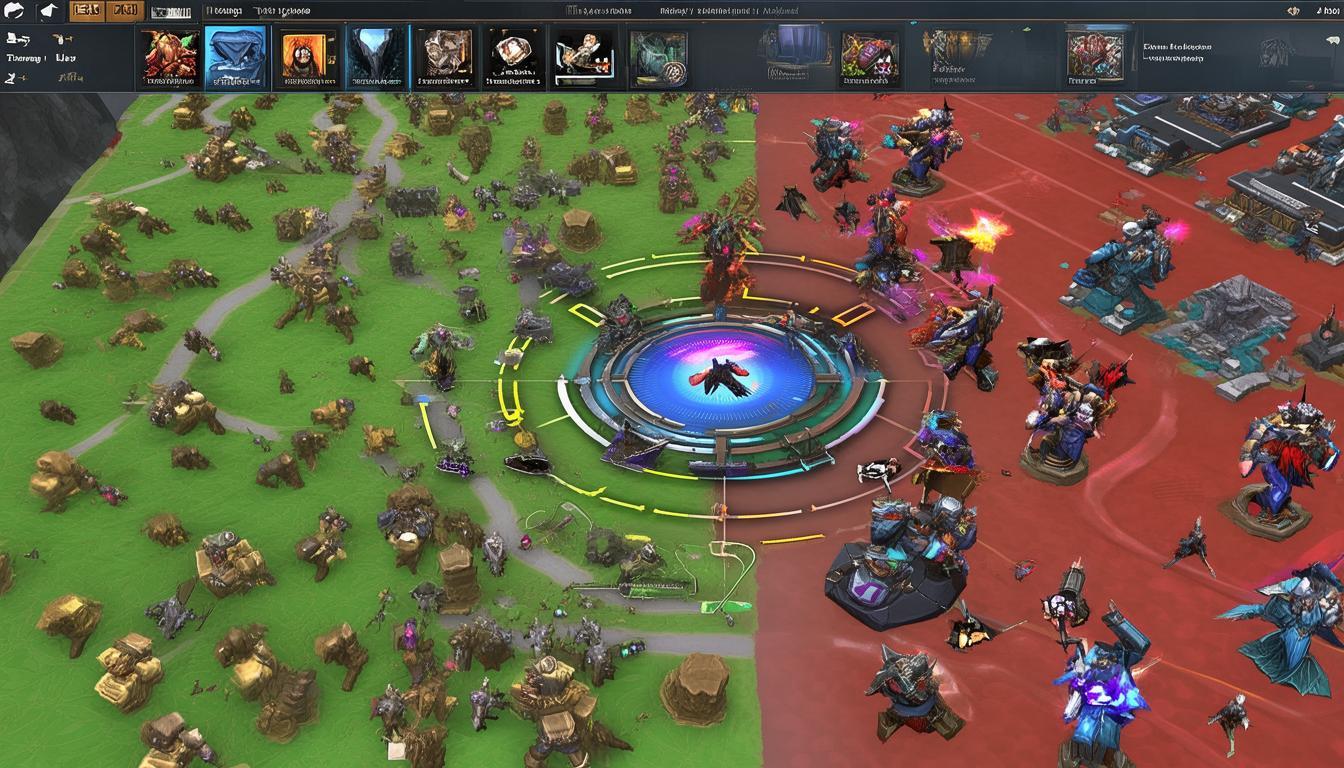Select the red mechanical unit card
This screenshot has width=1344, height=768.
(1097, 56)
